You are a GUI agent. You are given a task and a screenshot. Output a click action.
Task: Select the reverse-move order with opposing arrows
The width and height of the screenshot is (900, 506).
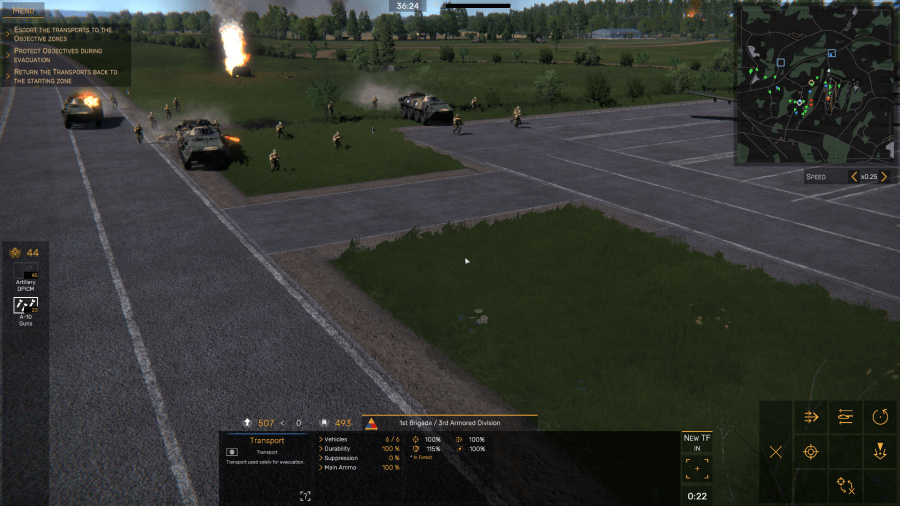846,417
